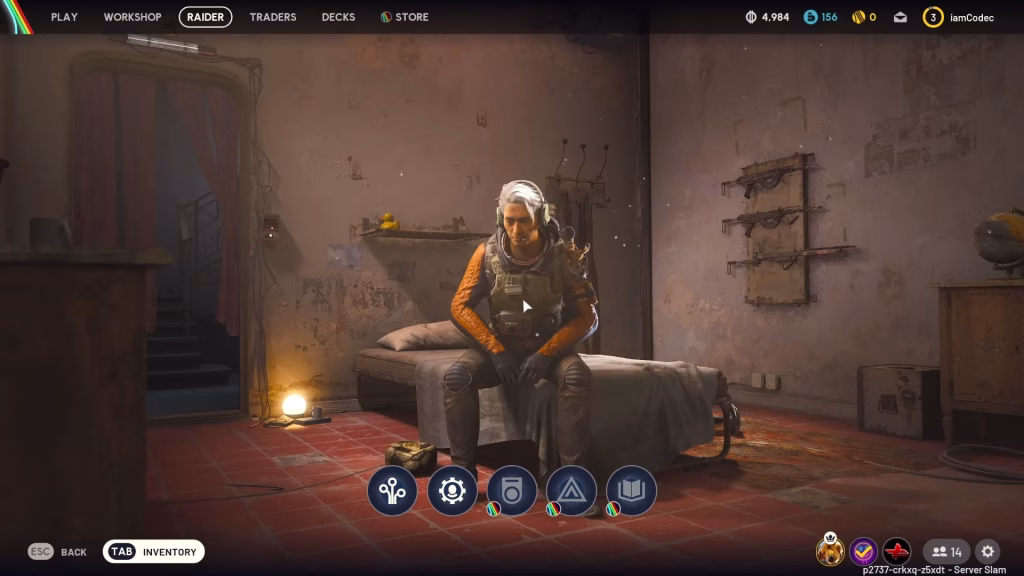Viewport: 1024px width, 576px height.
Task: Open the Play tab
Action: [64, 17]
